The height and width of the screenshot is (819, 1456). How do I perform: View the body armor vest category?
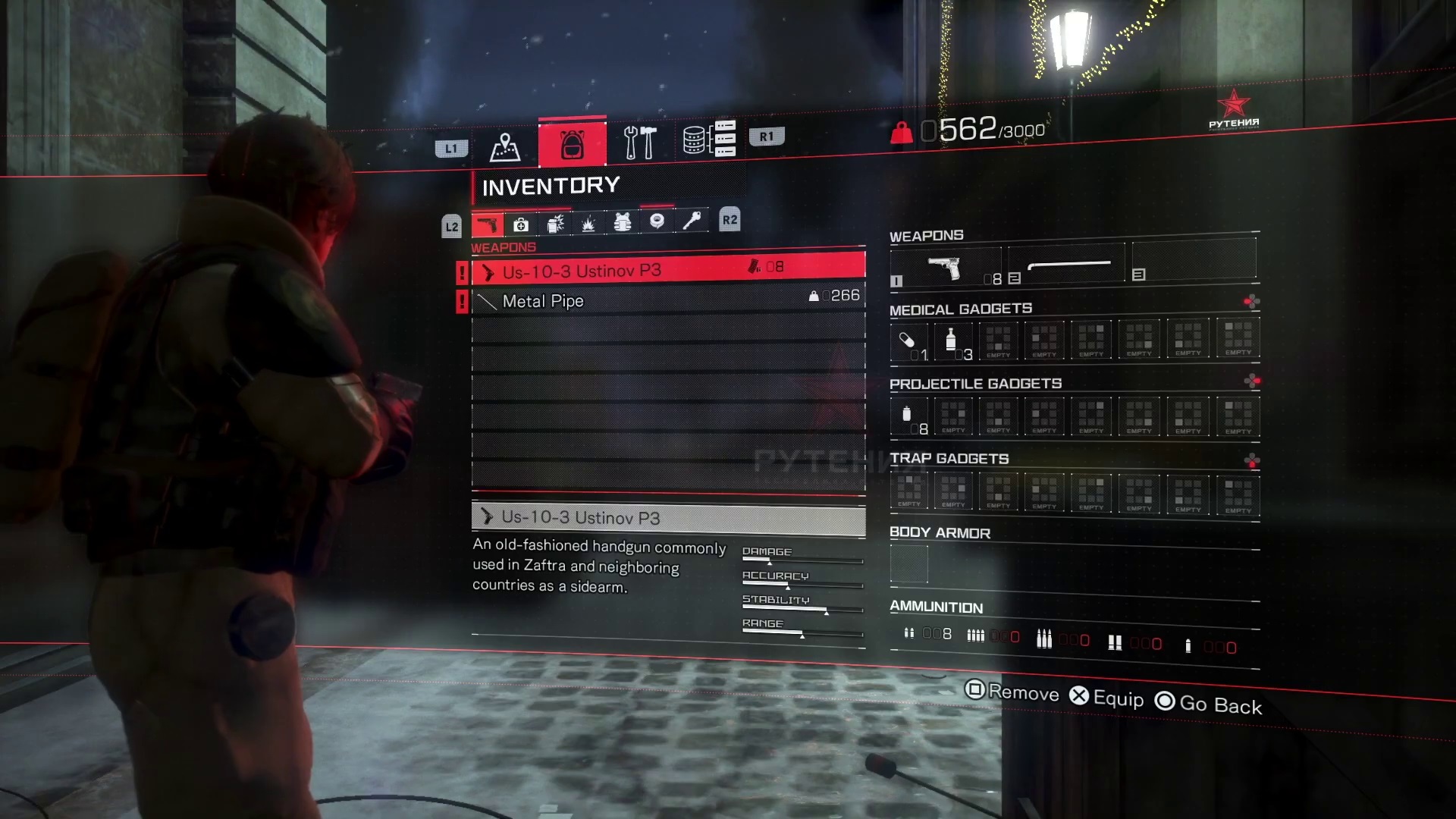coord(623,222)
